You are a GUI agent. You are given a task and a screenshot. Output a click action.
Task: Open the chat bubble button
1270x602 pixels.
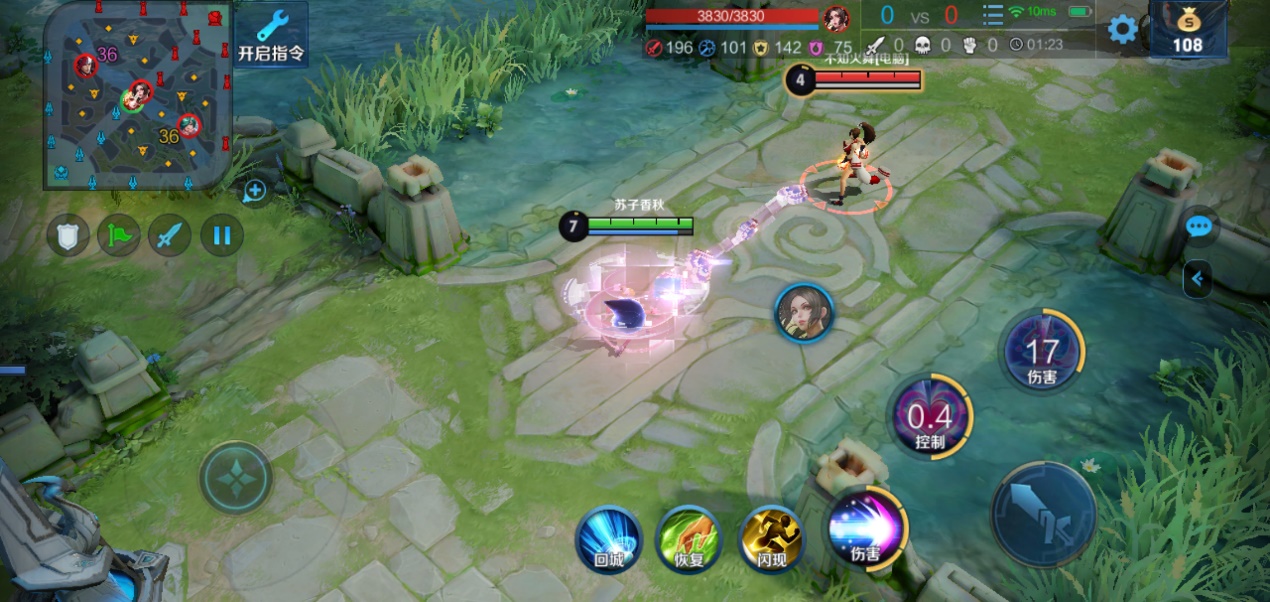click(x=1199, y=227)
